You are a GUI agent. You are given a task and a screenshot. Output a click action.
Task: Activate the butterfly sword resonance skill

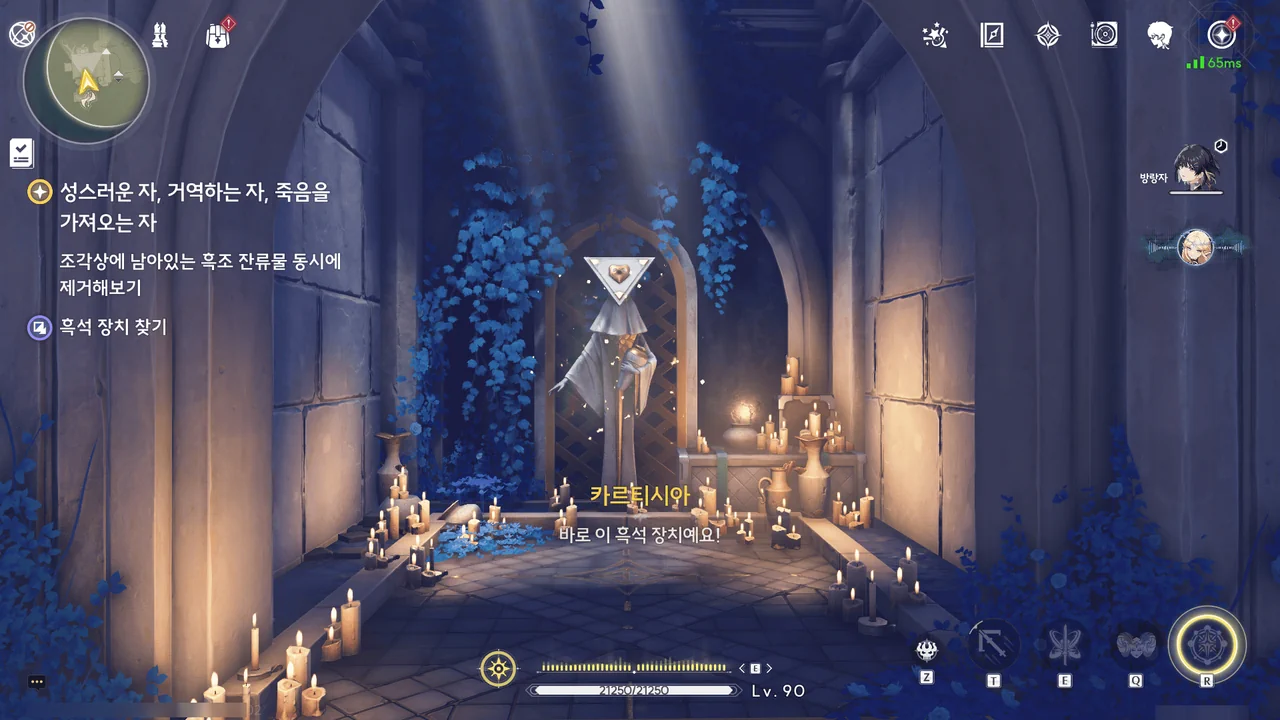1064,645
